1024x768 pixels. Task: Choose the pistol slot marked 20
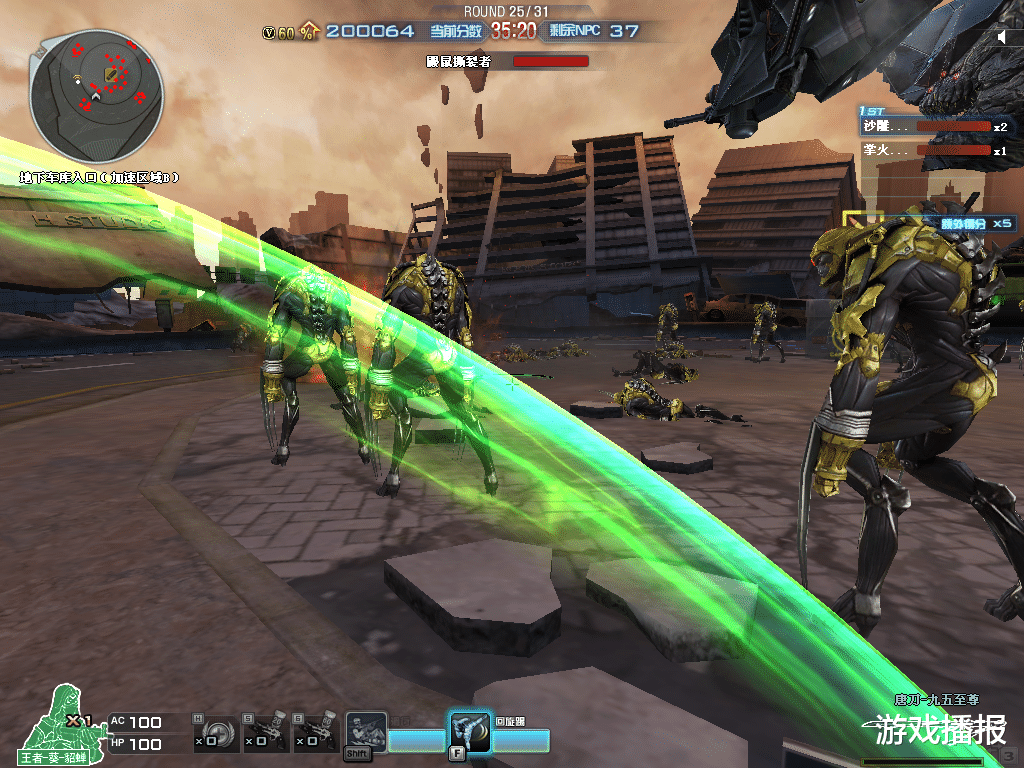(x=265, y=734)
